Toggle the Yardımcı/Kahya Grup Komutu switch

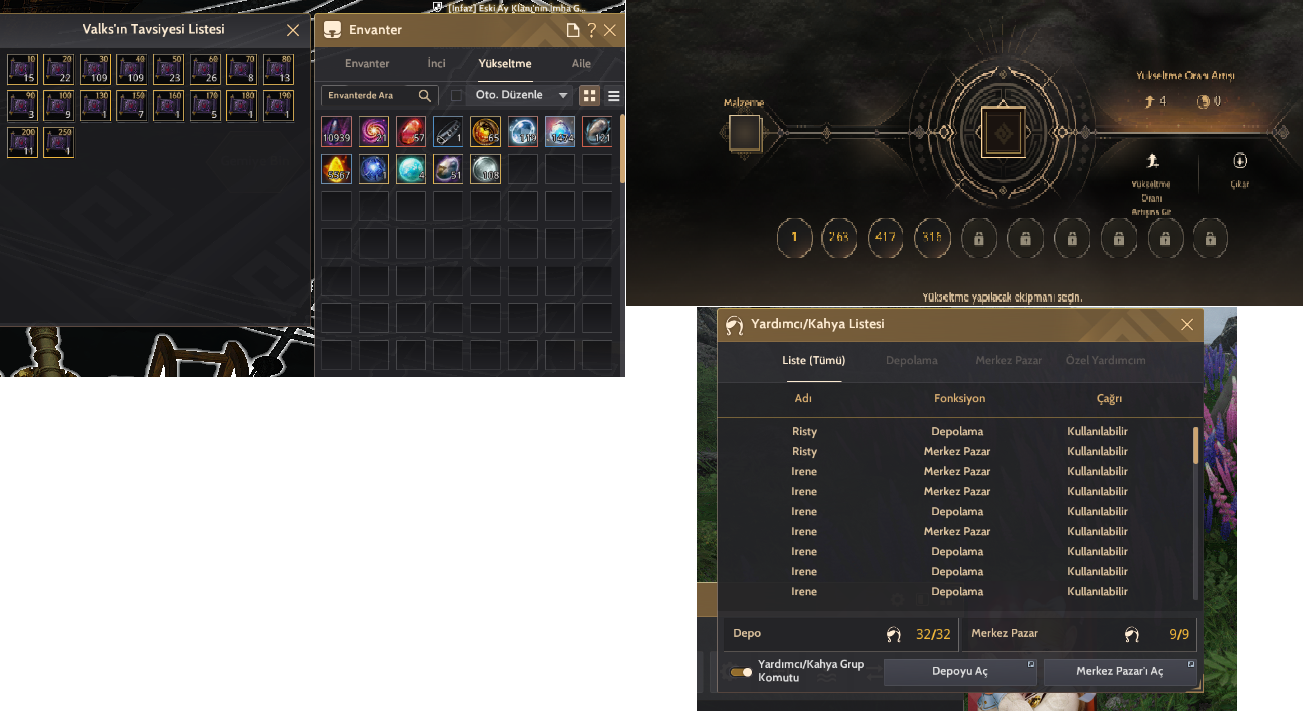pyautogui.click(x=741, y=672)
